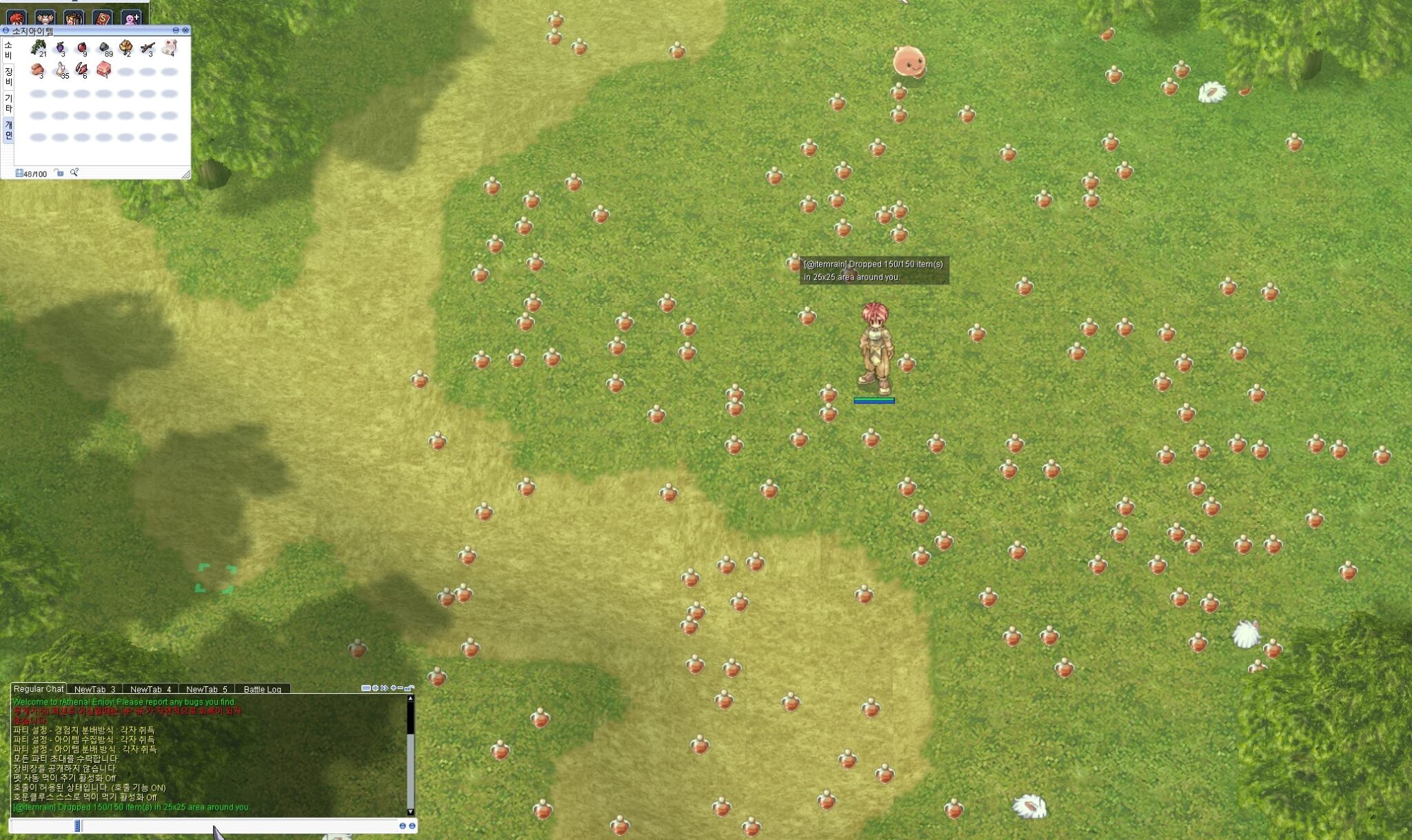Expand chat options with the double-chevron icon
The width and height of the screenshot is (1412, 840).
(385, 688)
